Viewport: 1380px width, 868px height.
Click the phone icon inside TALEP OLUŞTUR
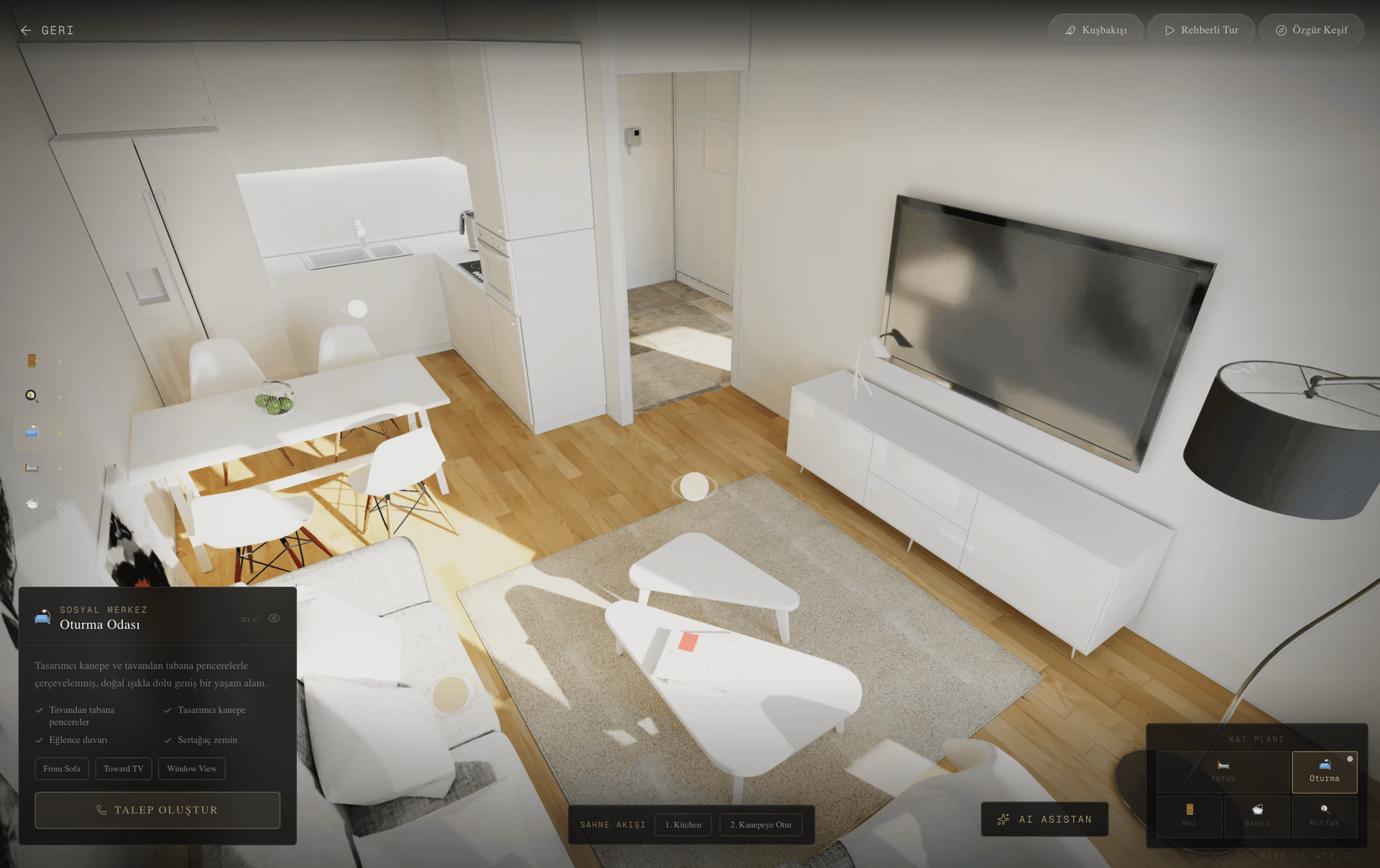click(103, 810)
